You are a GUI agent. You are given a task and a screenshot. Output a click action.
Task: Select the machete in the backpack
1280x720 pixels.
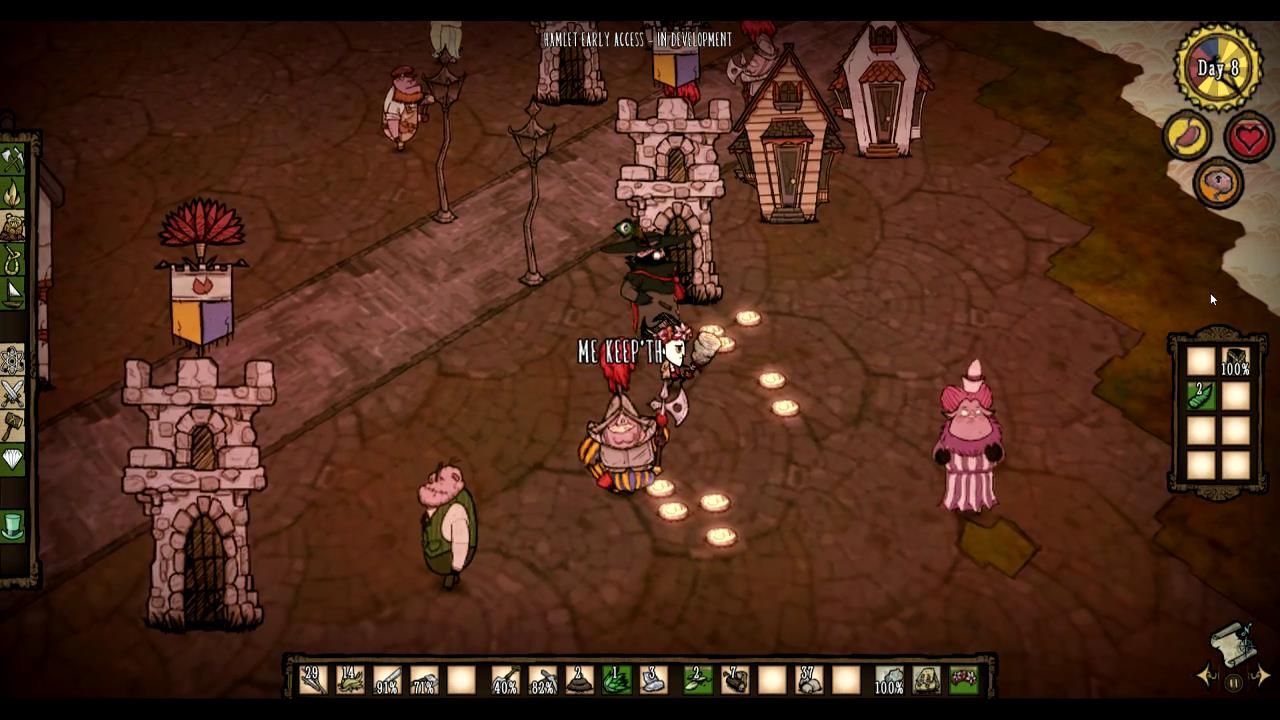[1235, 358]
